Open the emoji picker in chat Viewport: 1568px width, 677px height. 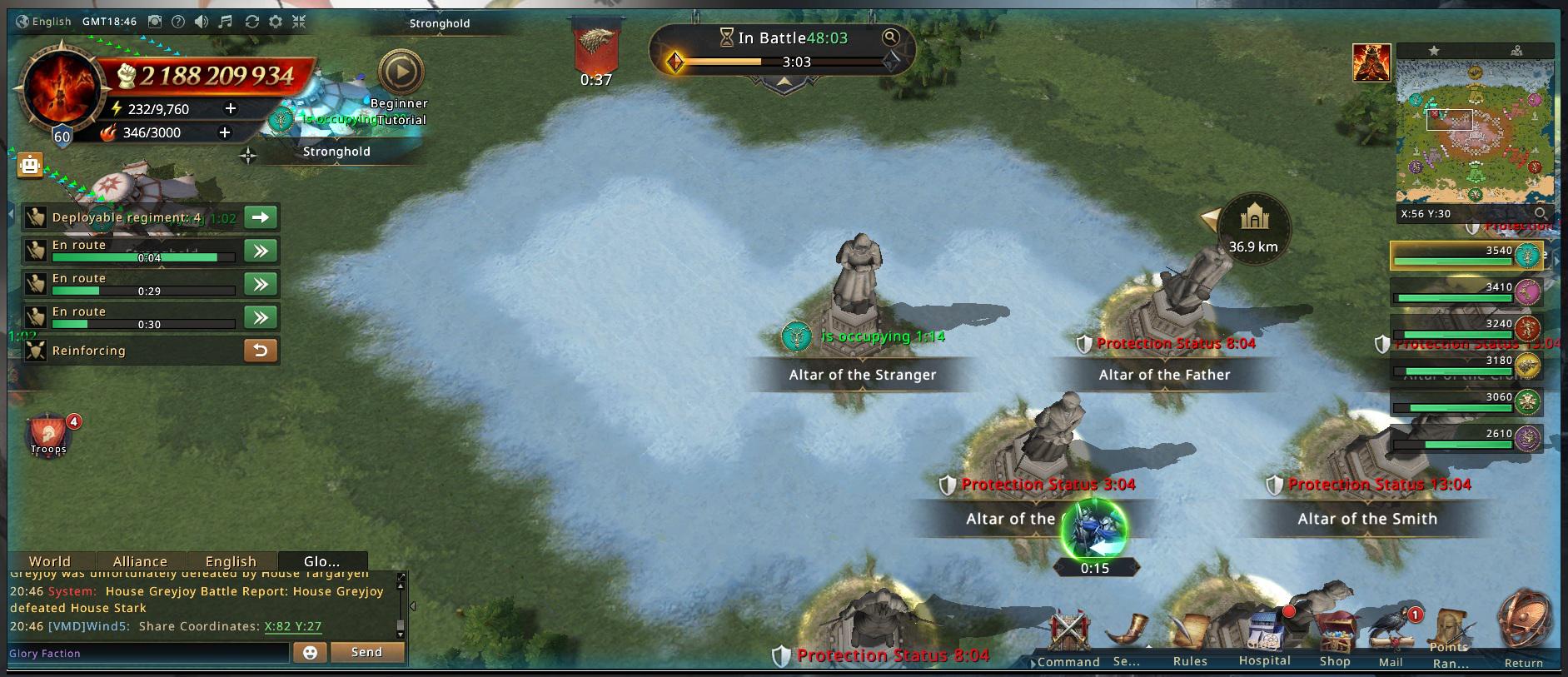[310, 652]
